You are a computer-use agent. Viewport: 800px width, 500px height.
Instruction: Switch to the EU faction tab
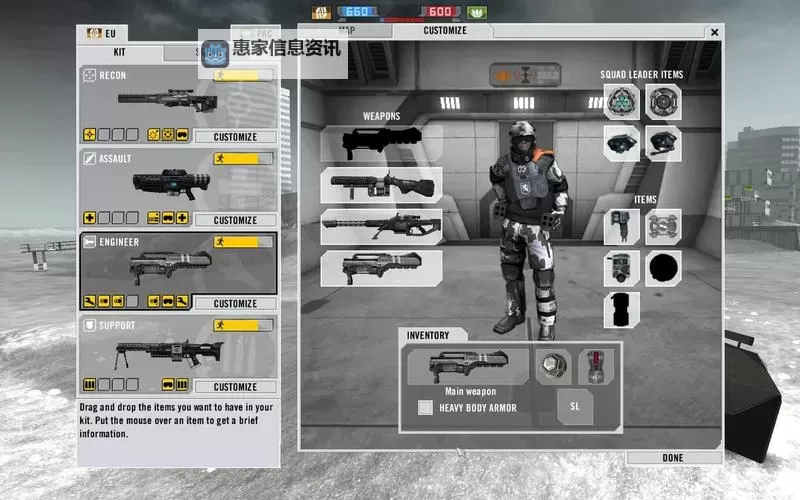click(103, 33)
